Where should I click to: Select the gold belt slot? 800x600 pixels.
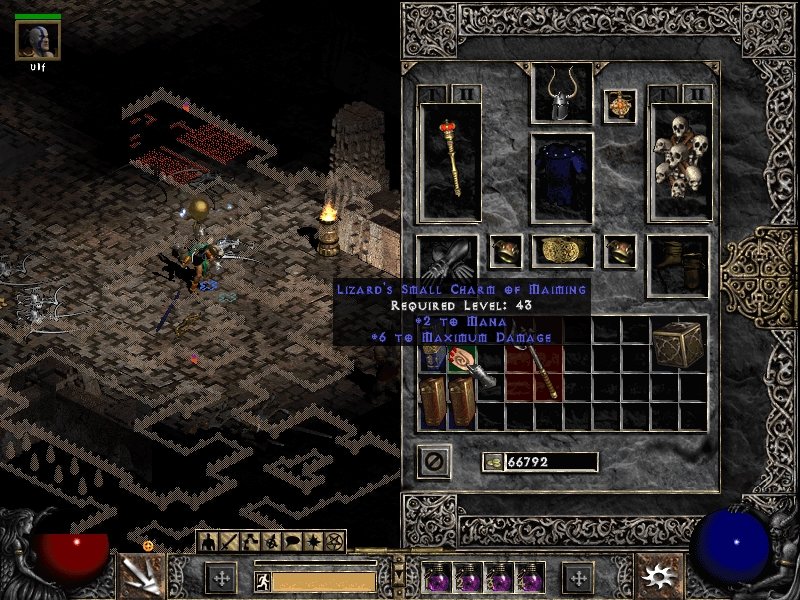[561, 251]
